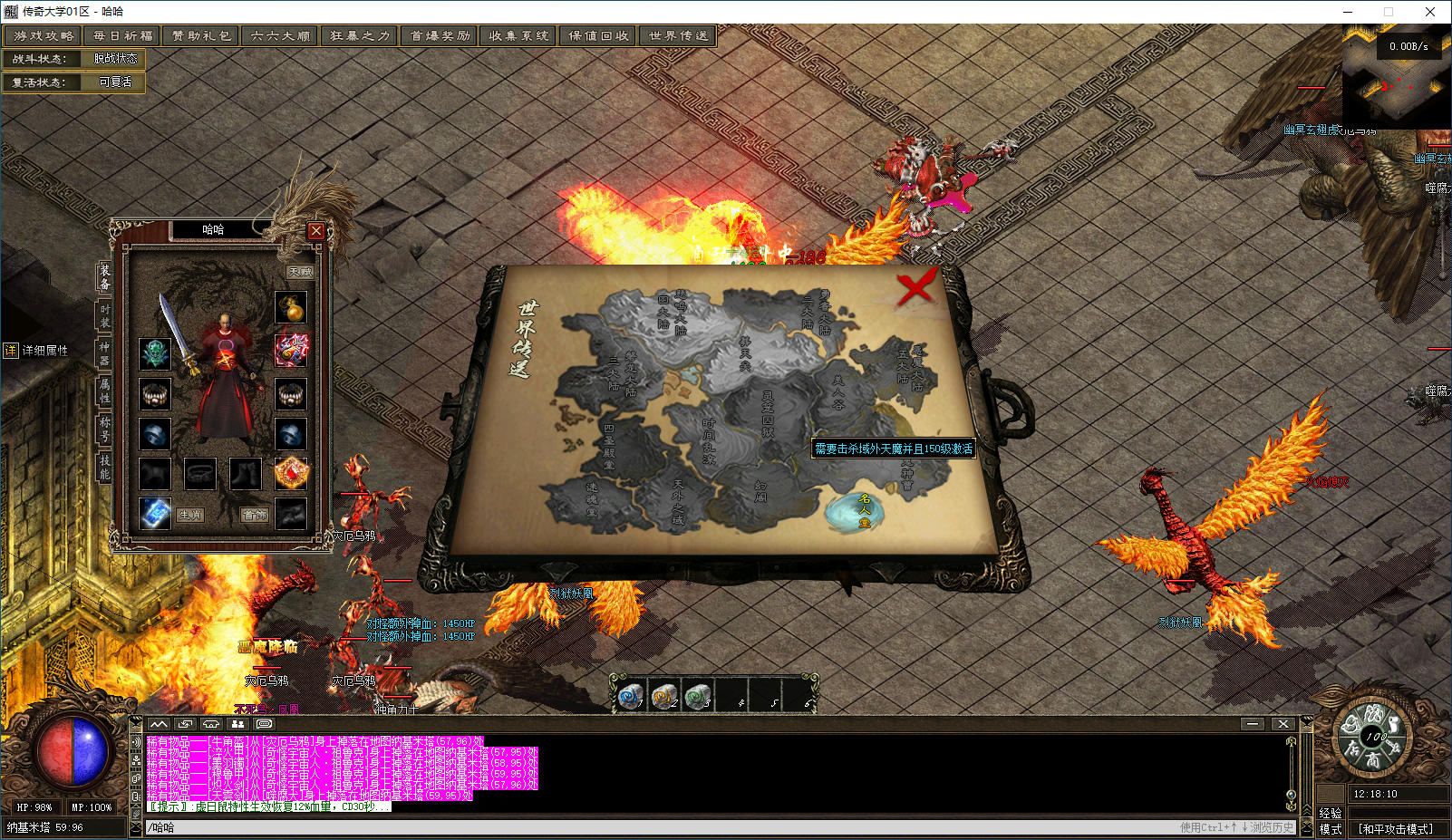Minimize the game window
1452x840 pixels.
(1347, 12)
